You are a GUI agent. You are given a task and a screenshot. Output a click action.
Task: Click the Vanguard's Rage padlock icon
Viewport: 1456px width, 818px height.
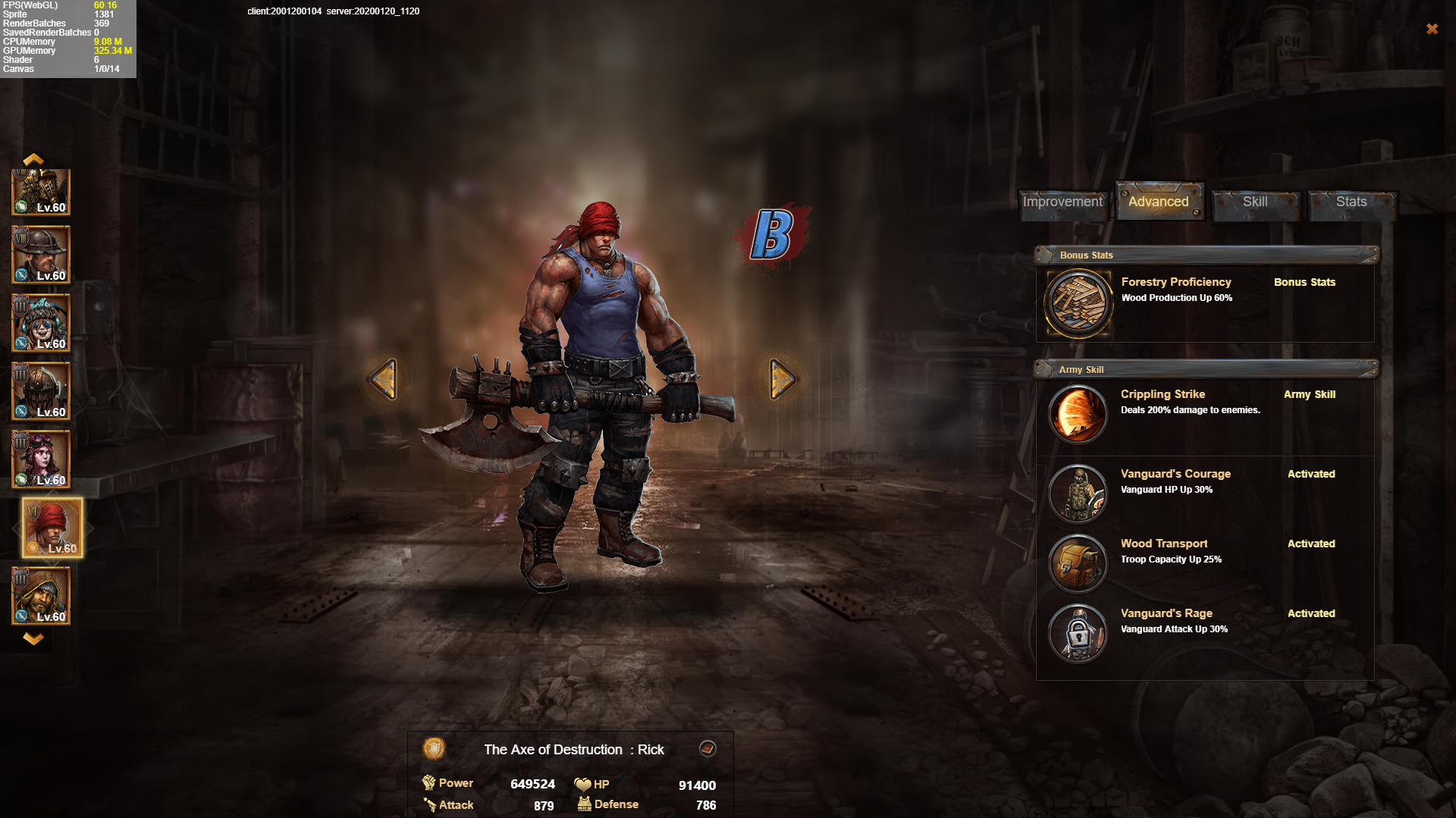point(1078,633)
